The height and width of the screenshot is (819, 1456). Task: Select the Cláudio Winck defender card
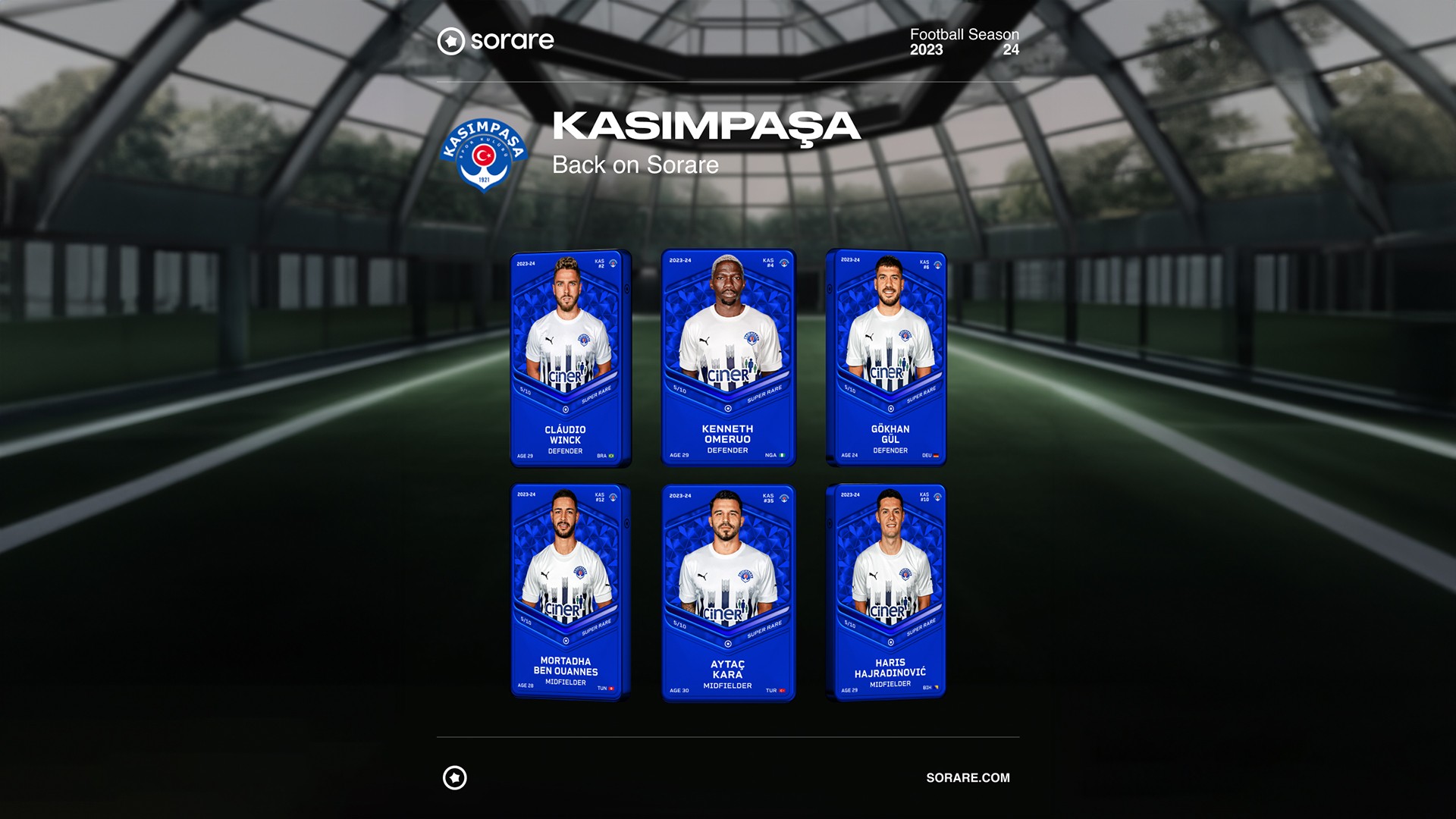pyautogui.click(x=570, y=358)
